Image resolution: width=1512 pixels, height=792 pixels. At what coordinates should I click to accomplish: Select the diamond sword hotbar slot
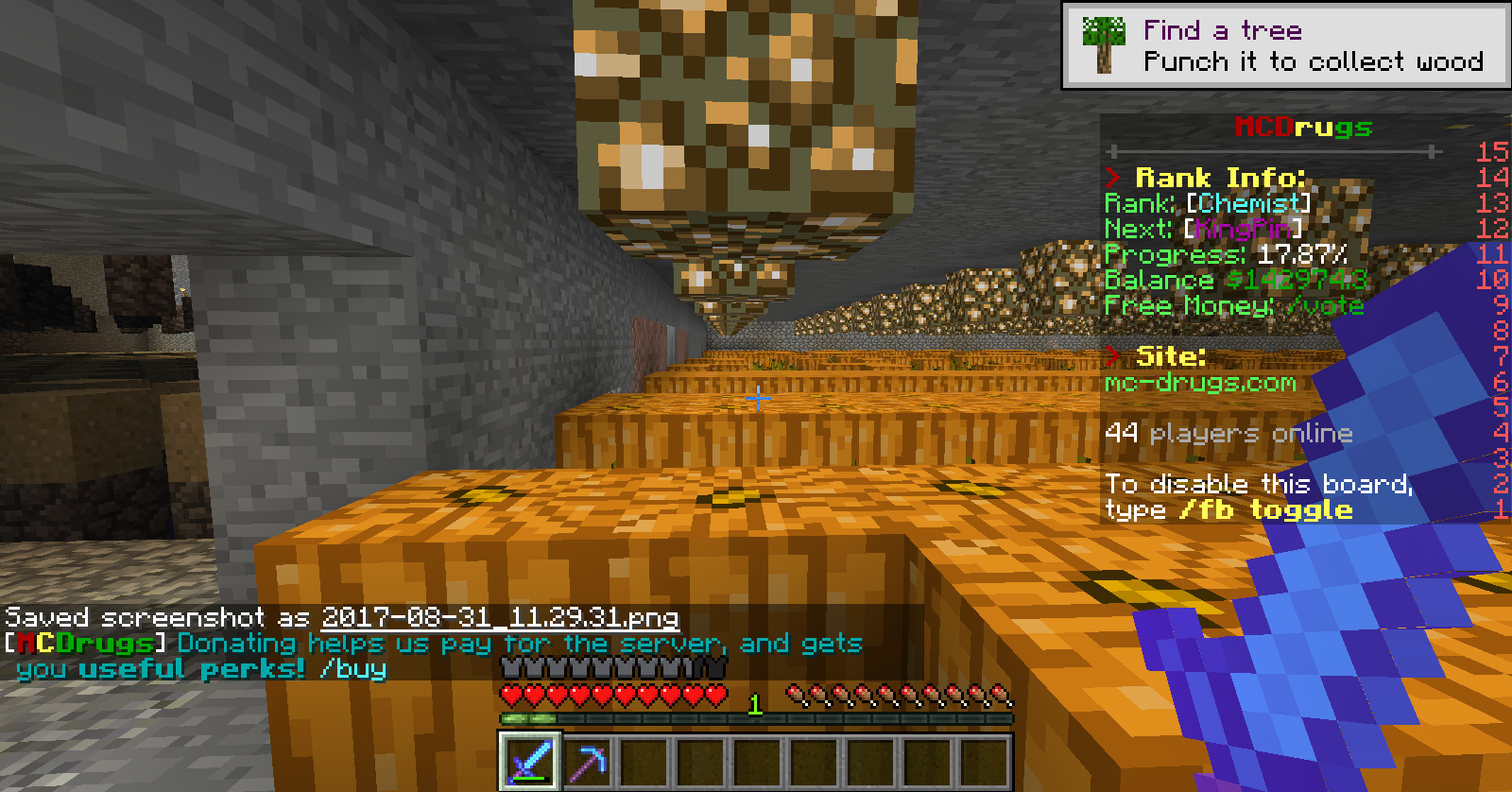click(530, 761)
